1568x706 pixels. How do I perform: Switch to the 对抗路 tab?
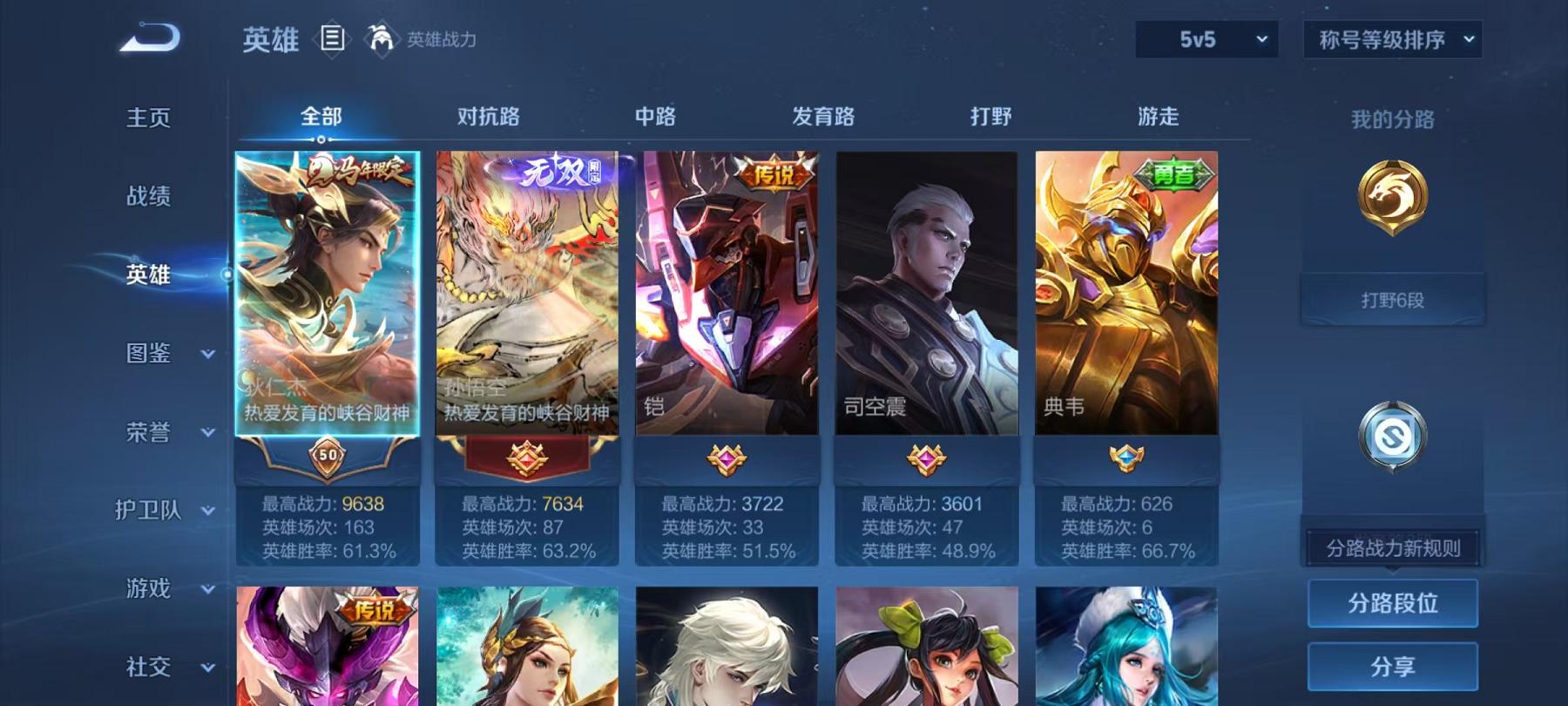(x=488, y=114)
